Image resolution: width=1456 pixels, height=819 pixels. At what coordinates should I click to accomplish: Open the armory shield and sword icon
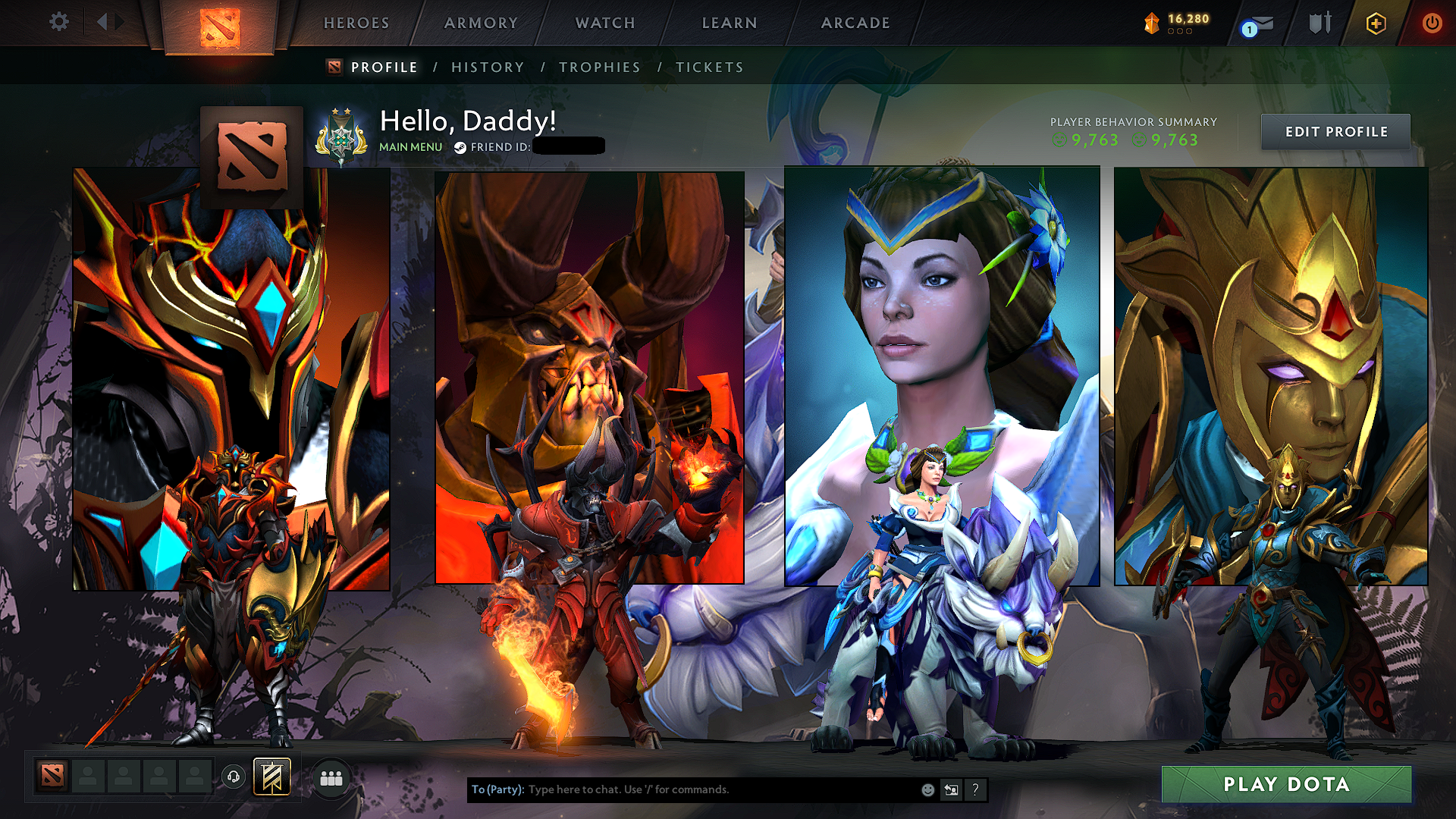click(x=1319, y=23)
